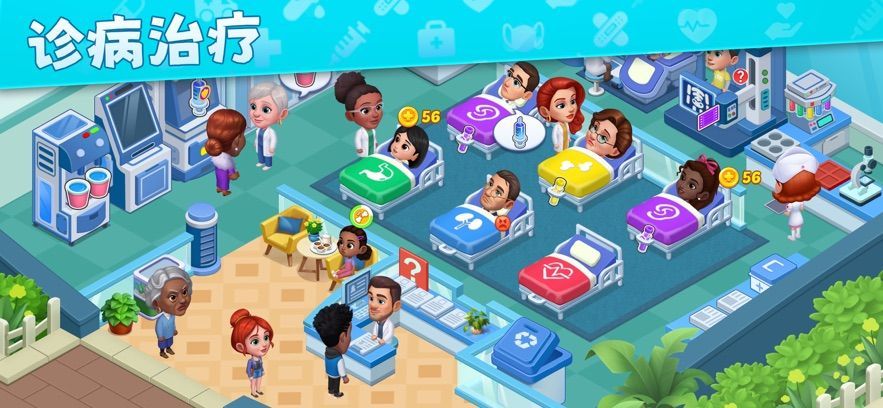
Task: Tap the green bubble above the seated child
Action: 359,214
